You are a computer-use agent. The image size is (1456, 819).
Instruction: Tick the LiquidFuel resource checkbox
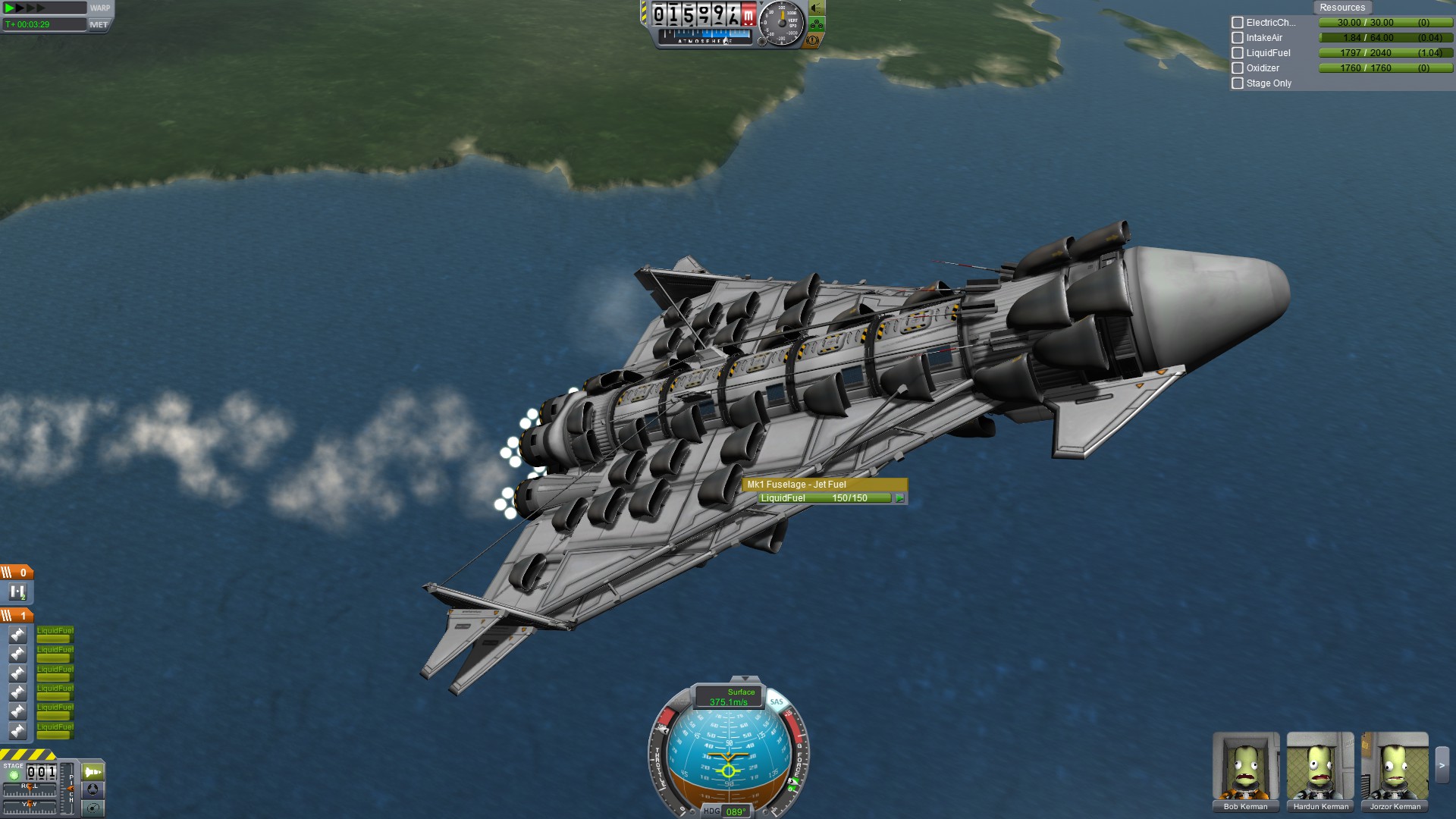point(1238,53)
